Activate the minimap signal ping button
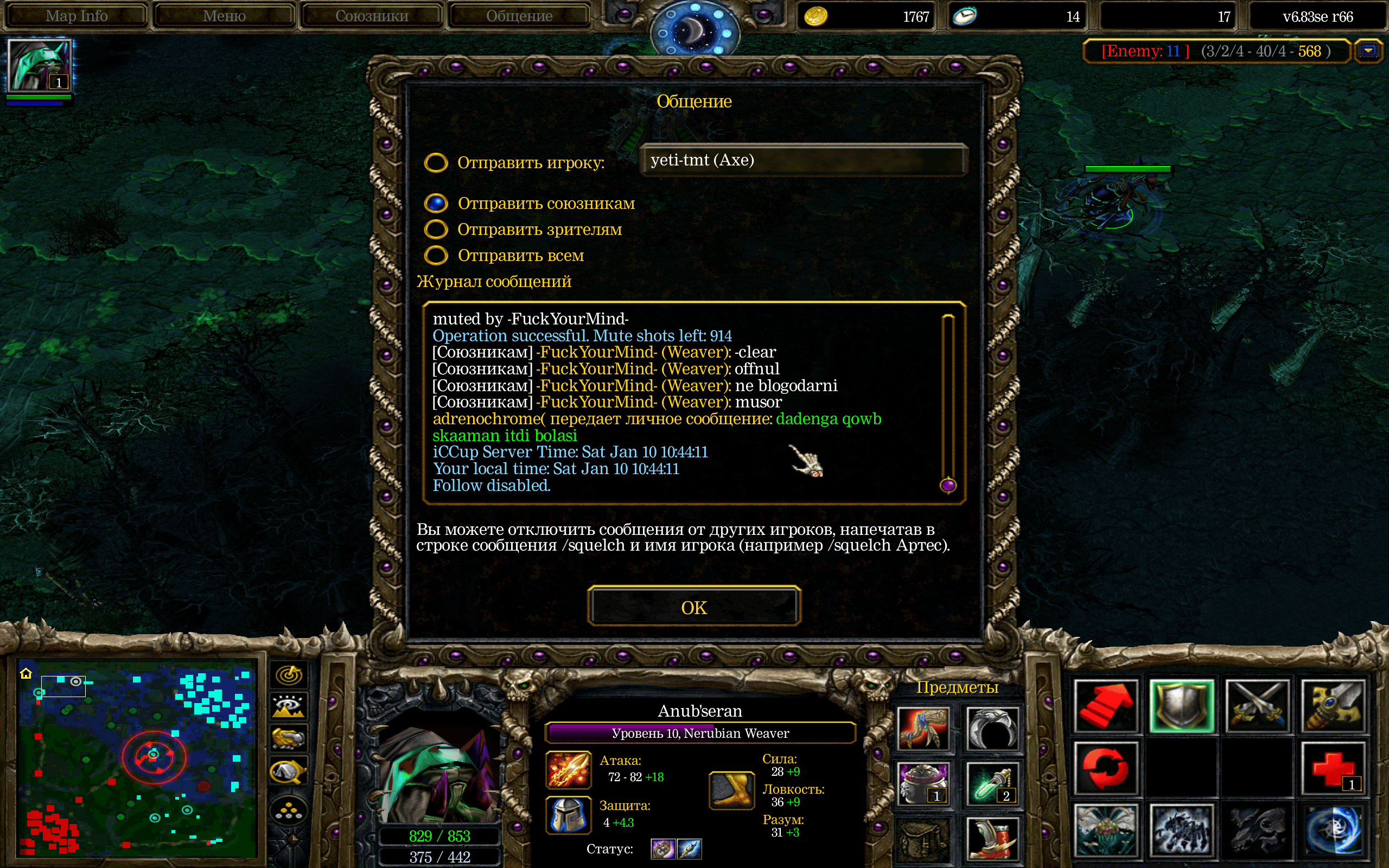 (x=289, y=675)
